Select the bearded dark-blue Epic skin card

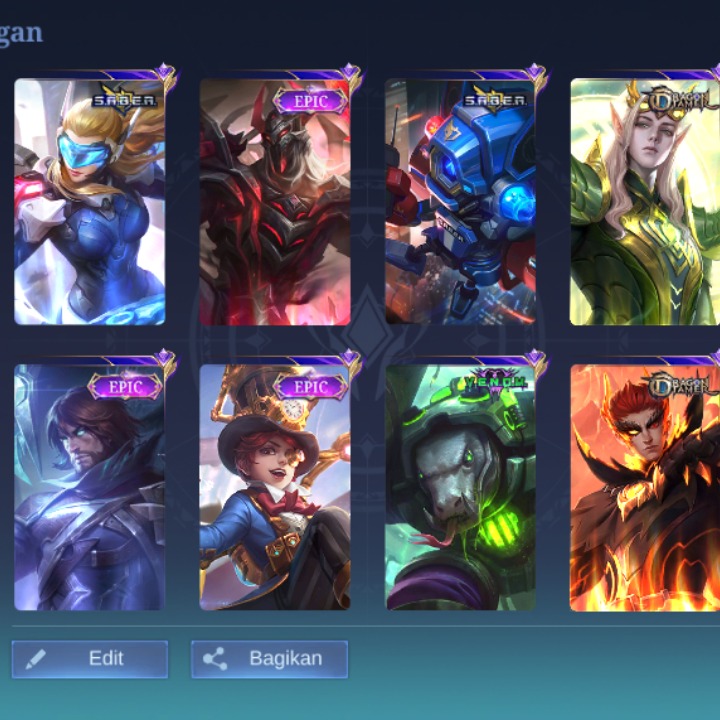90,487
